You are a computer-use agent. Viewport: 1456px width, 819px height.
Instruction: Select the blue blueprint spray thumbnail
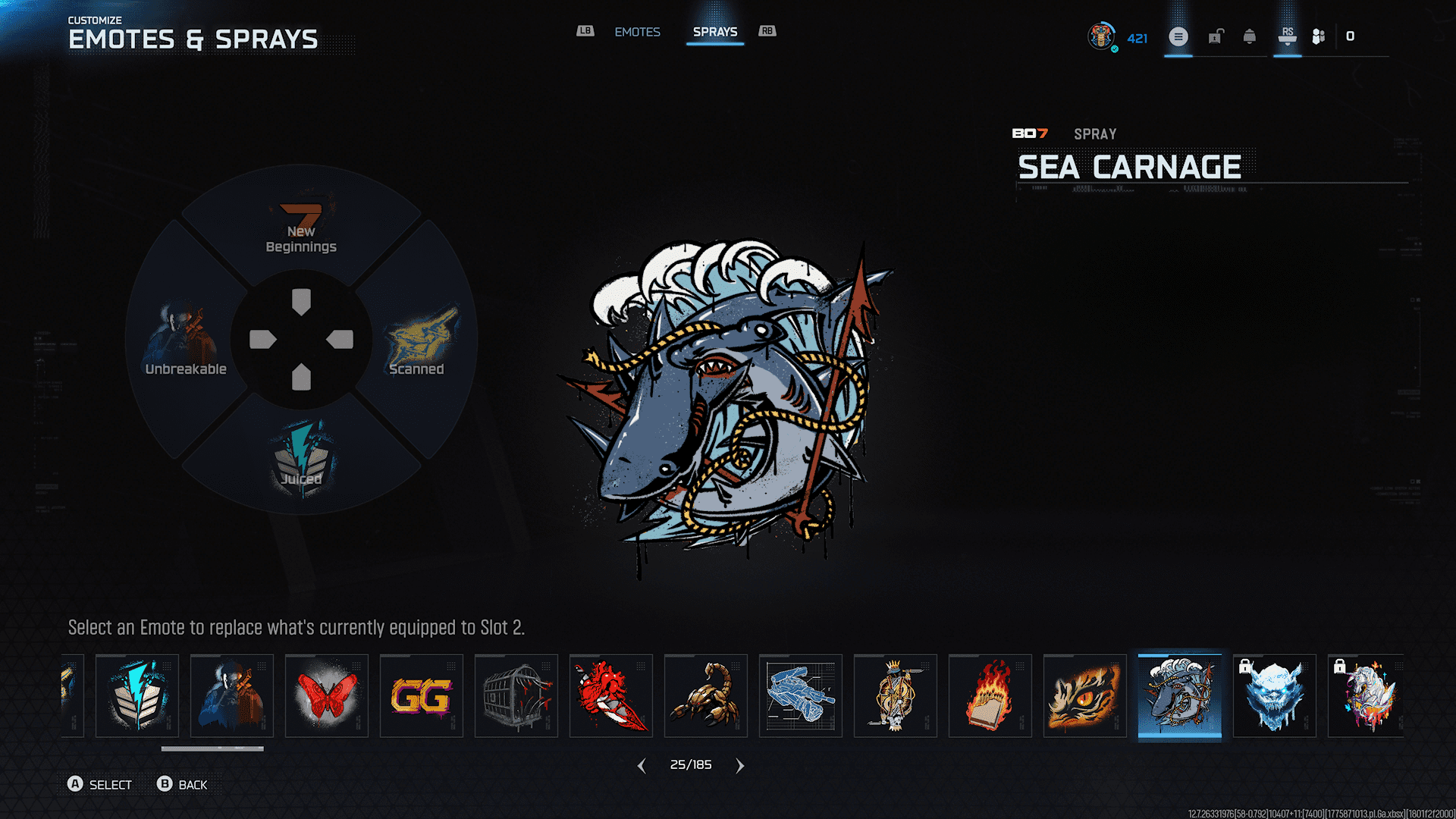(801, 695)
